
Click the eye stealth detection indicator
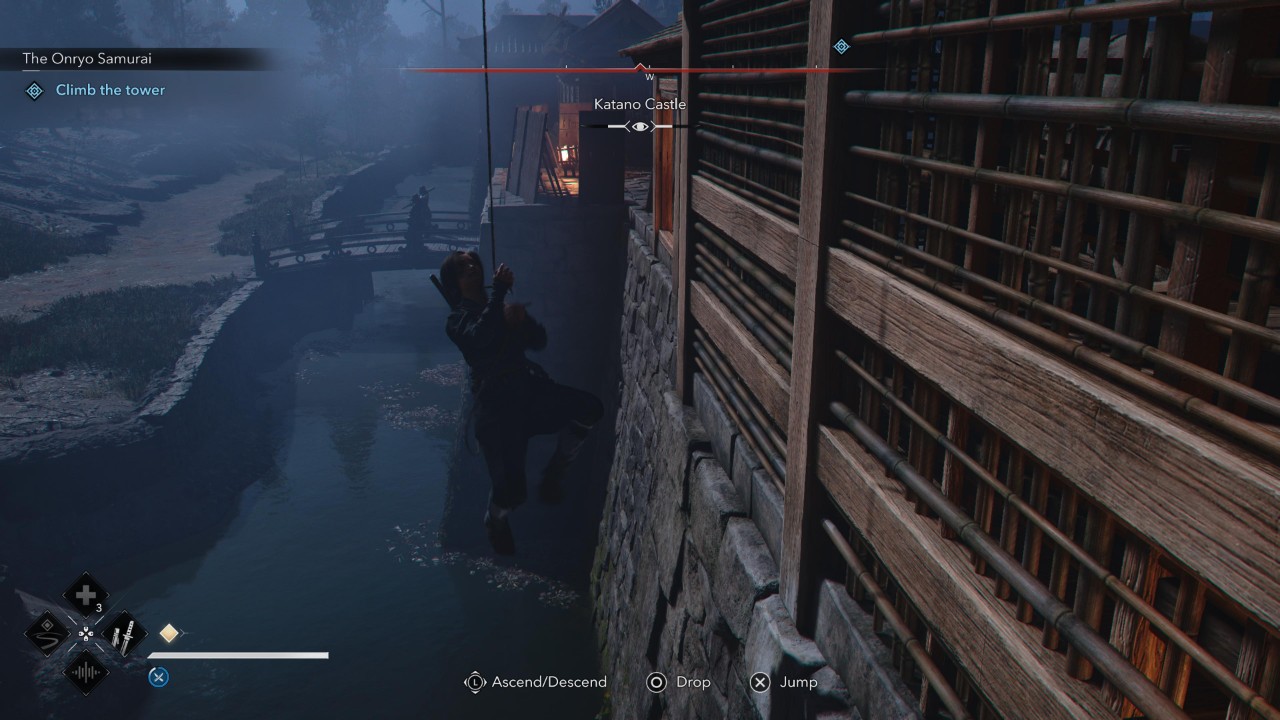pyautogui.click(x=640, y=126)
